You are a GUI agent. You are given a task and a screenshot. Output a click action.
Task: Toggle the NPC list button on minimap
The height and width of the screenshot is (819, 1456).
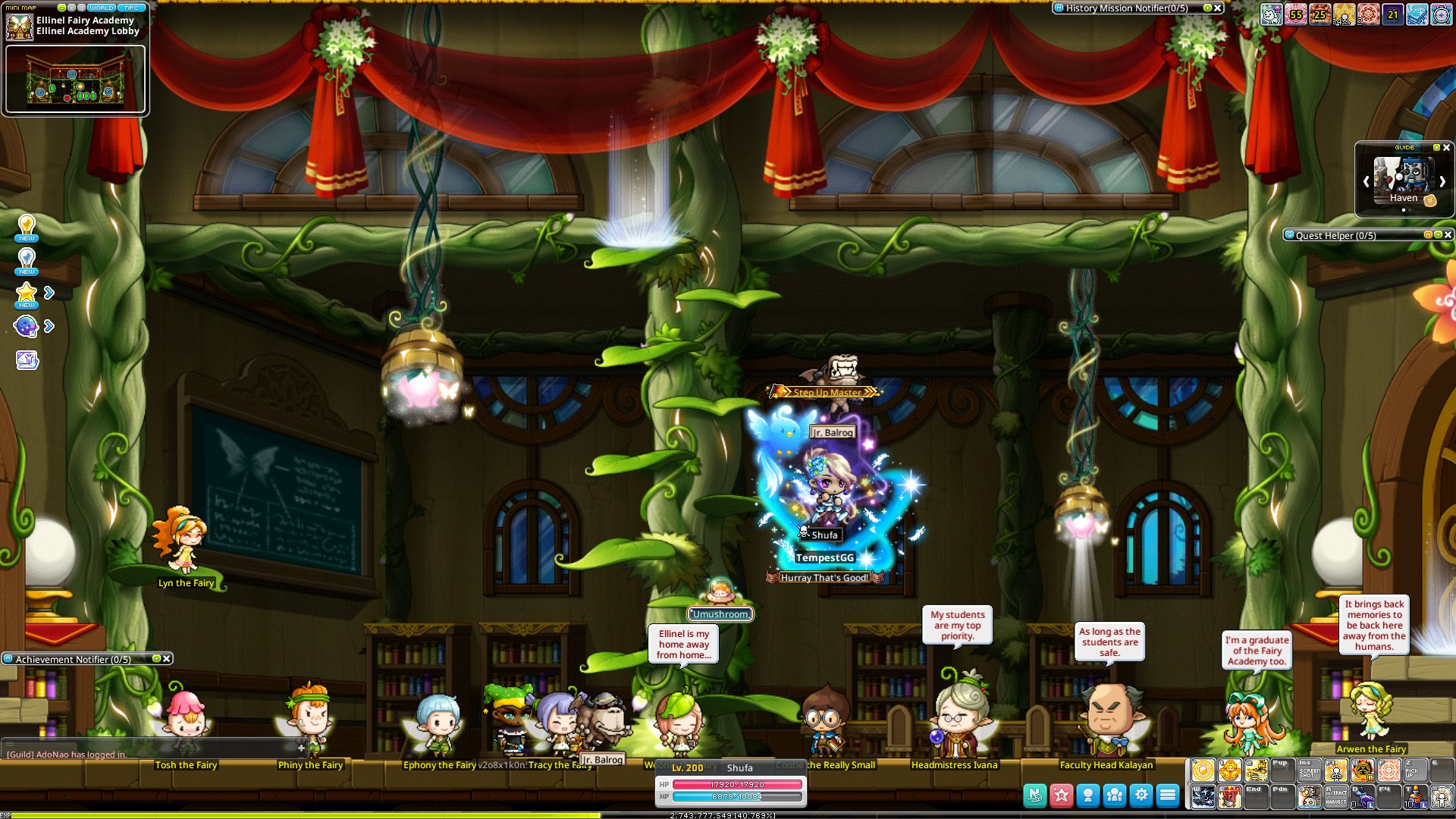pos(131,8)
